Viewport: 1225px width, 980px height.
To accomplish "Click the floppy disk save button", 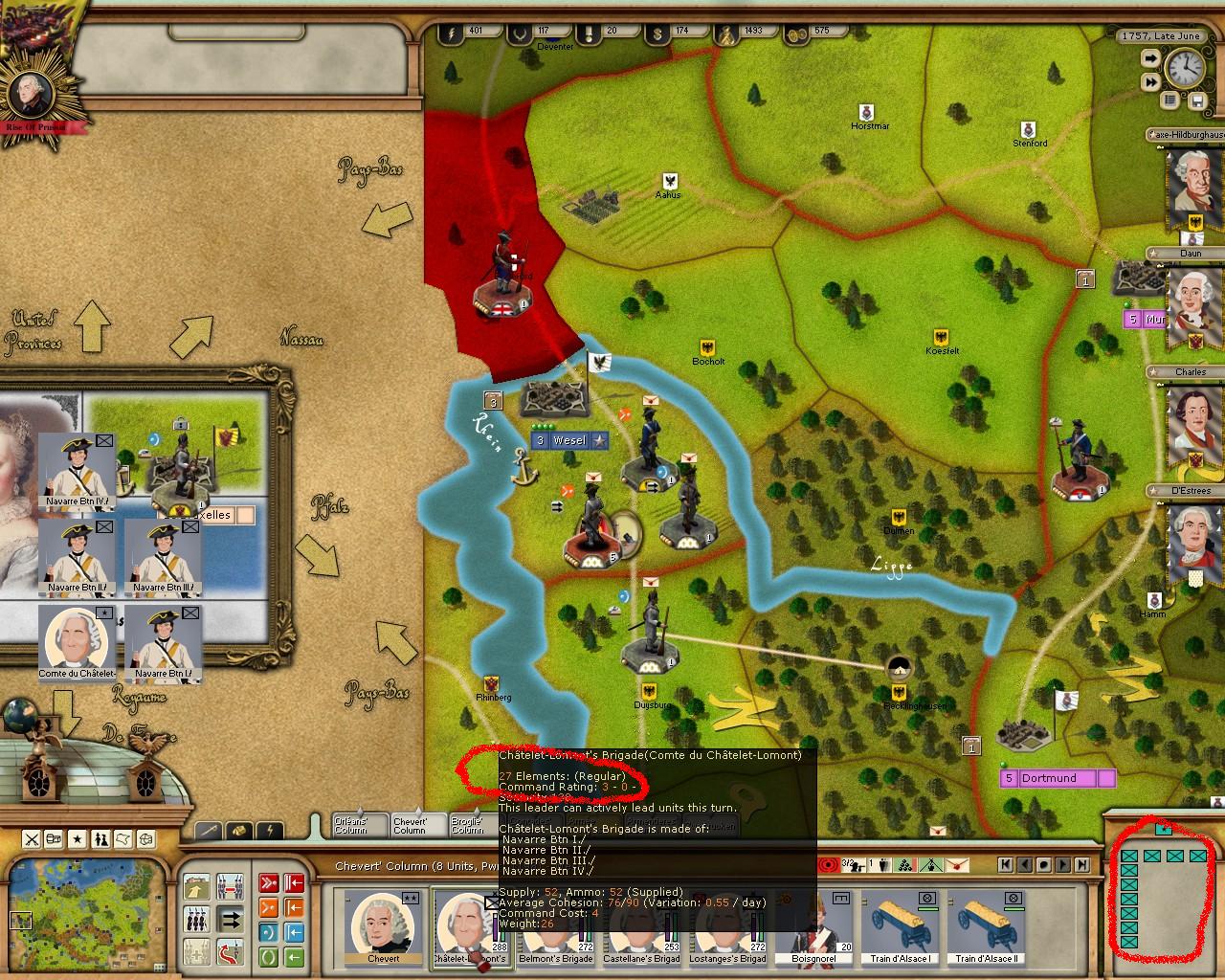I will 1196,100.
